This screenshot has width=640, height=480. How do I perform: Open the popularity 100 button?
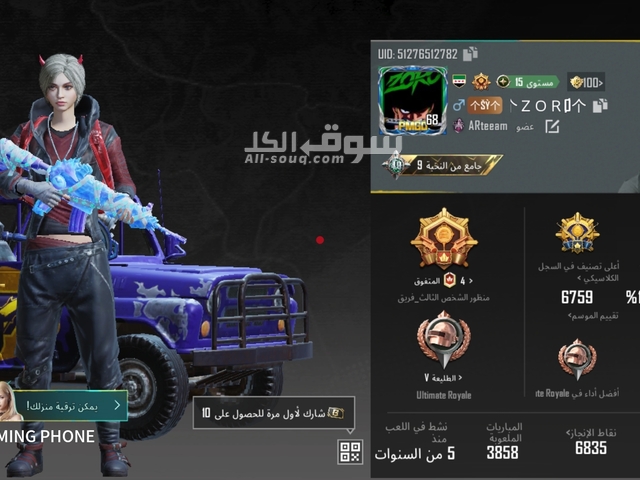point(586,81)
